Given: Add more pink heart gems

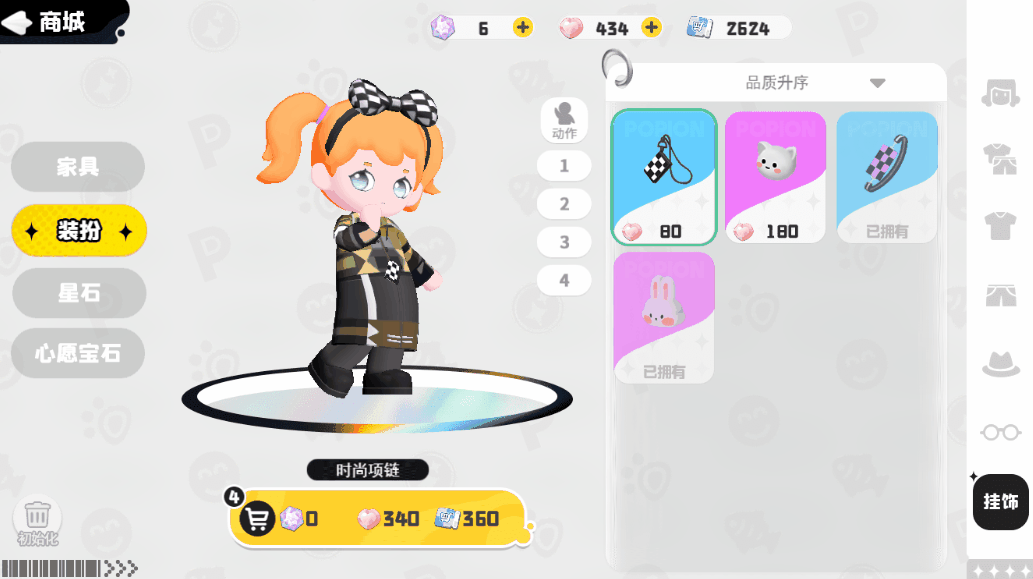Looking at the screenshot, I should (651, 28).
